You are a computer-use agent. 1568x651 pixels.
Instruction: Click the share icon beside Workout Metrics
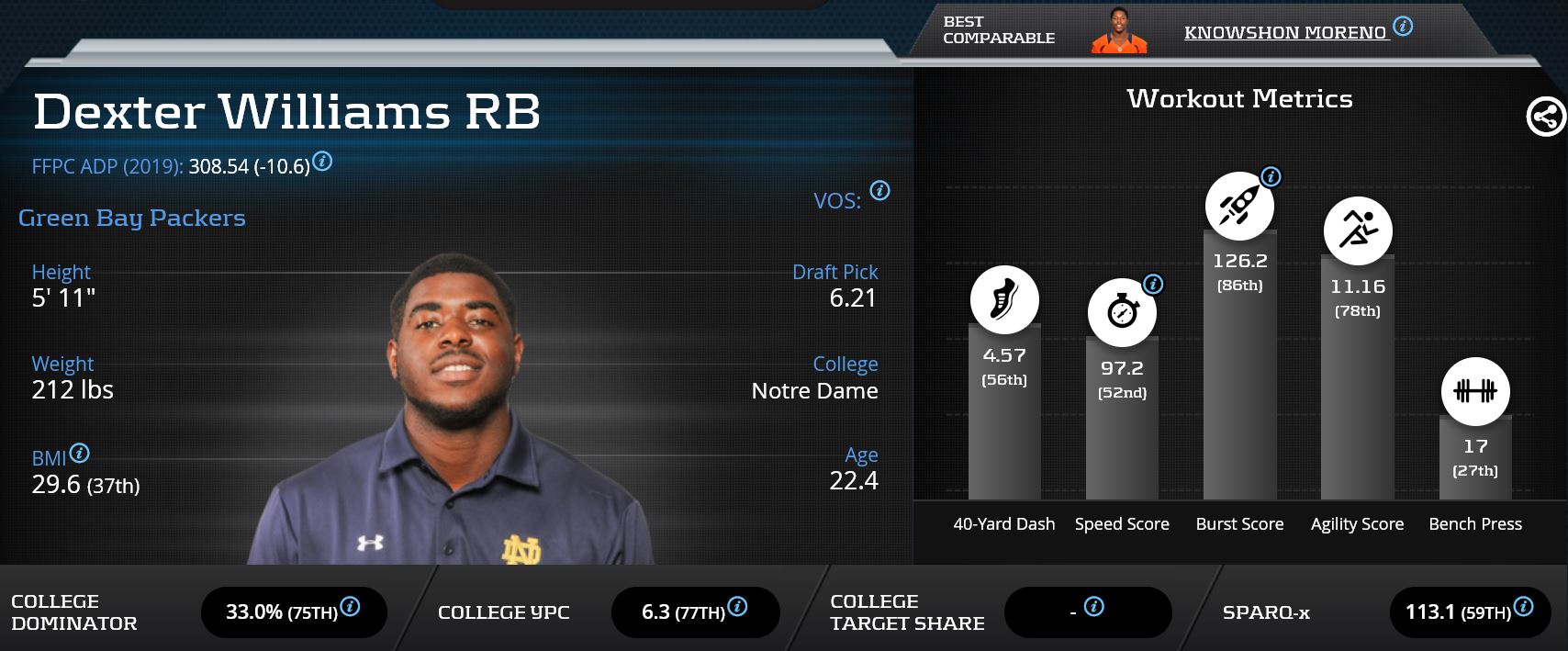click(x=1545, y=118)
